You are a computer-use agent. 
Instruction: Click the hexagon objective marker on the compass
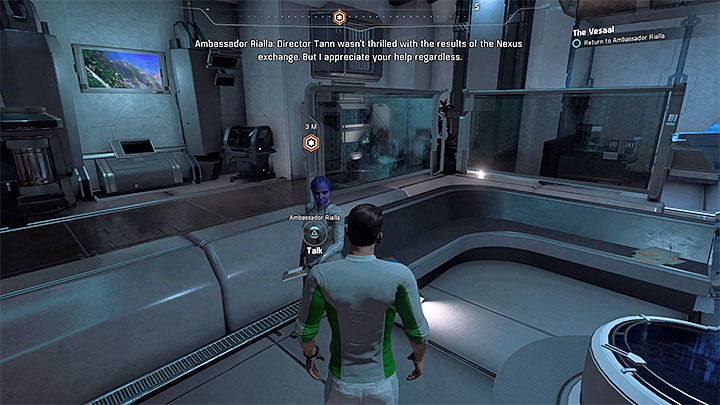339,17
